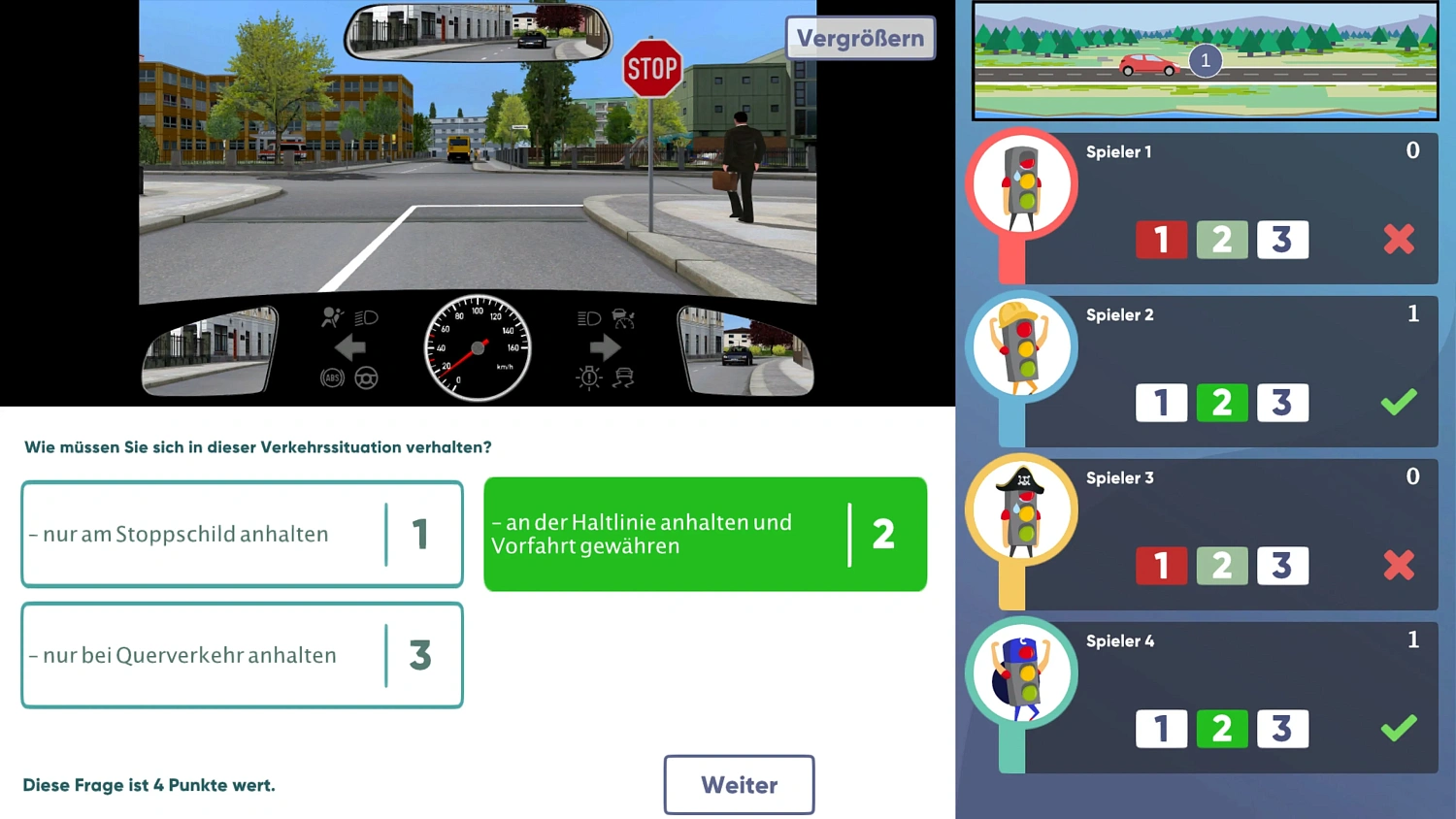Click the ABS warning indicator icon
Image resolution: width=1456 pixels, height=819 pixels.
(331, 377)
